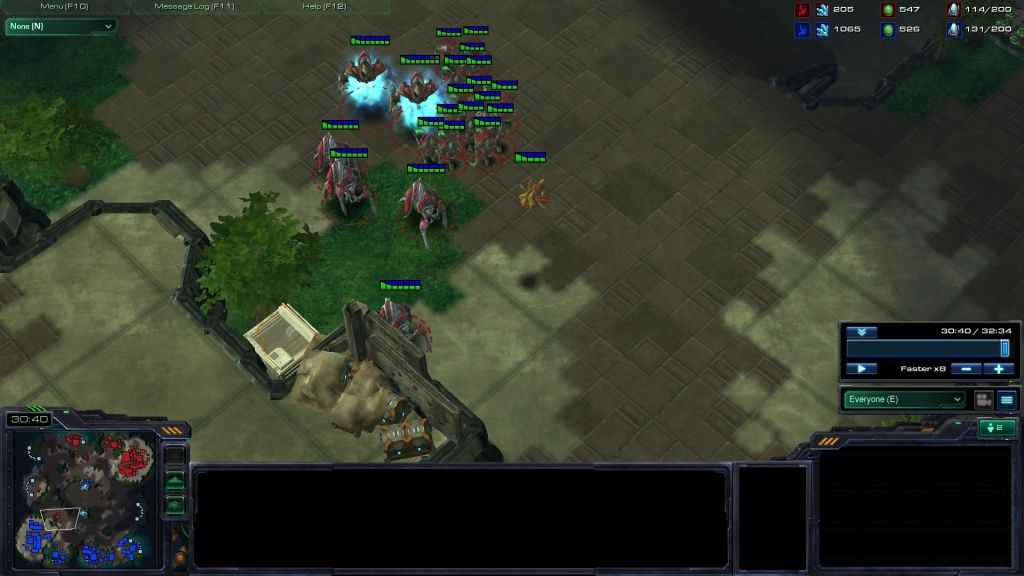Click the minimap ping signal button
Viewport: 1024px width, 576px height.
175,457
